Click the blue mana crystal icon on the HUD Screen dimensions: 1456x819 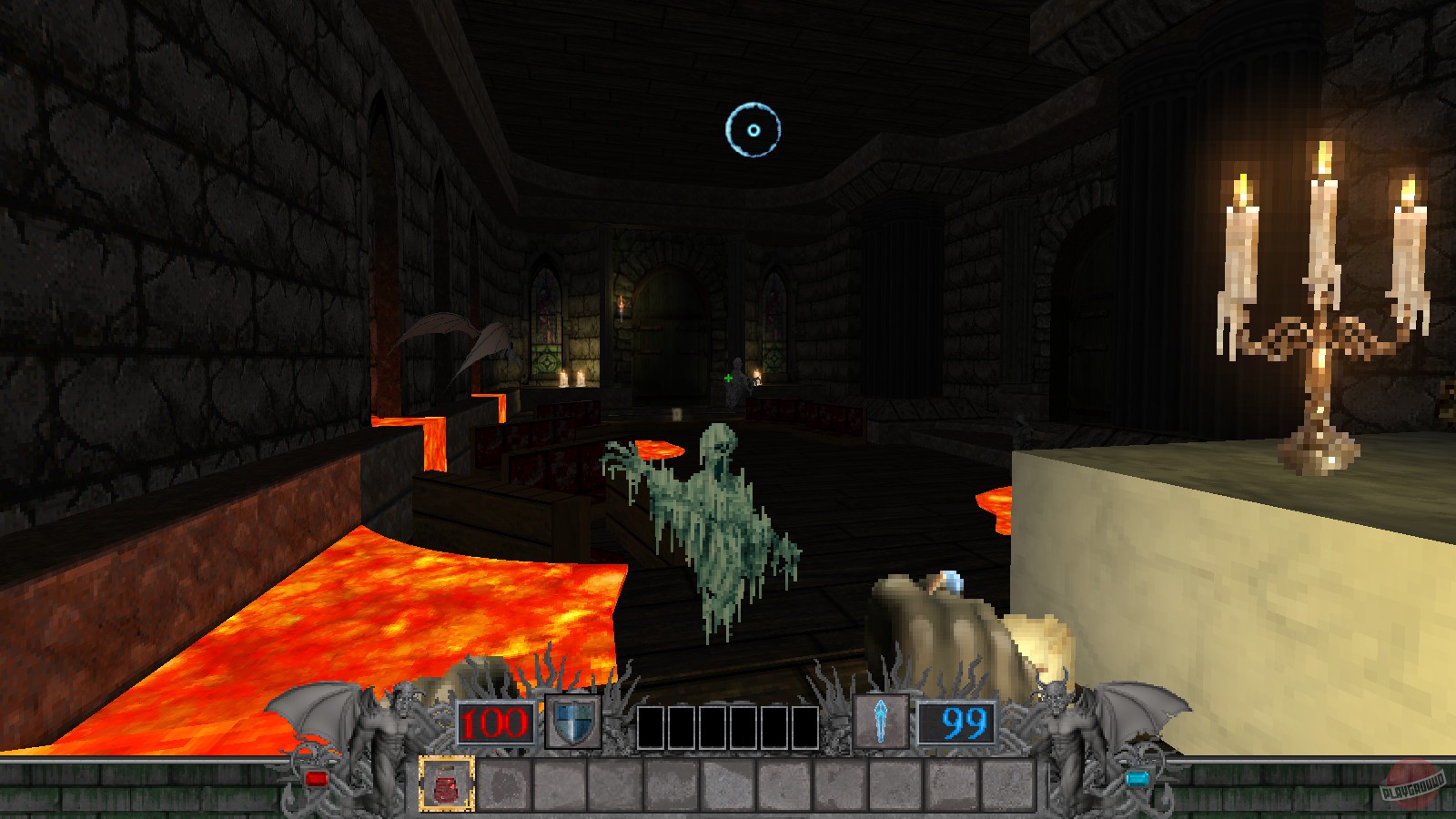[880, 721]
